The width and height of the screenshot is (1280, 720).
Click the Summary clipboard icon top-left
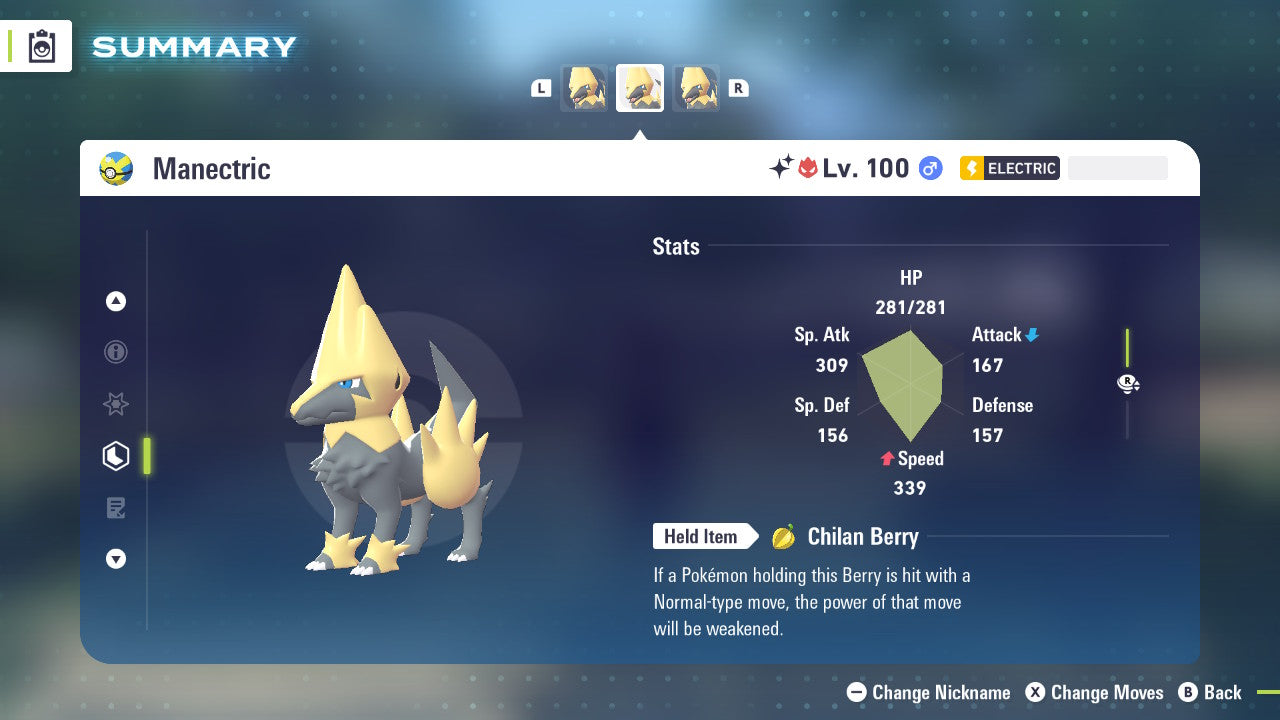[x=40, y=46]
